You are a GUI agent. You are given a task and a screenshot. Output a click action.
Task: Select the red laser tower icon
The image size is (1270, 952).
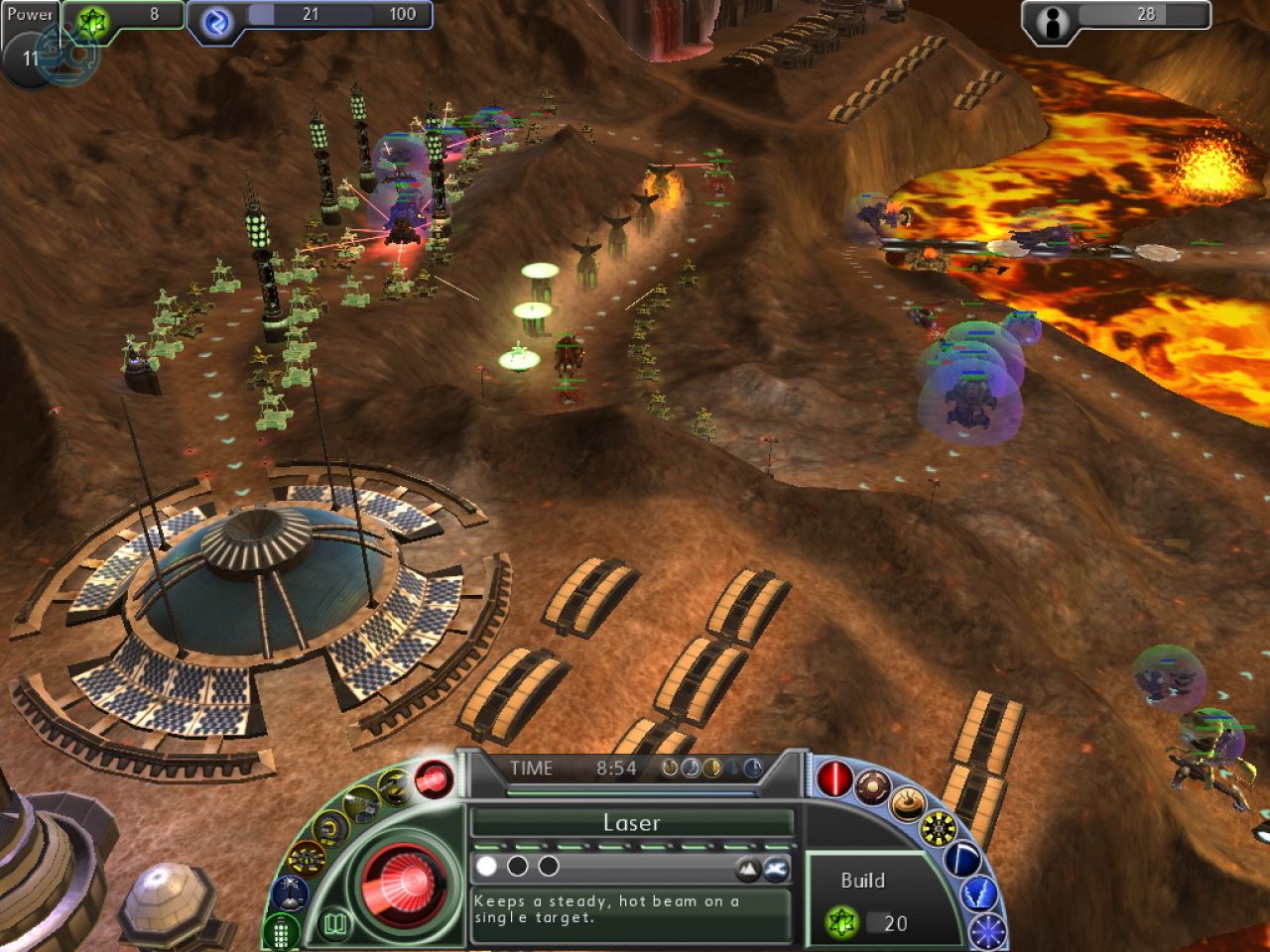coord(434,778)
